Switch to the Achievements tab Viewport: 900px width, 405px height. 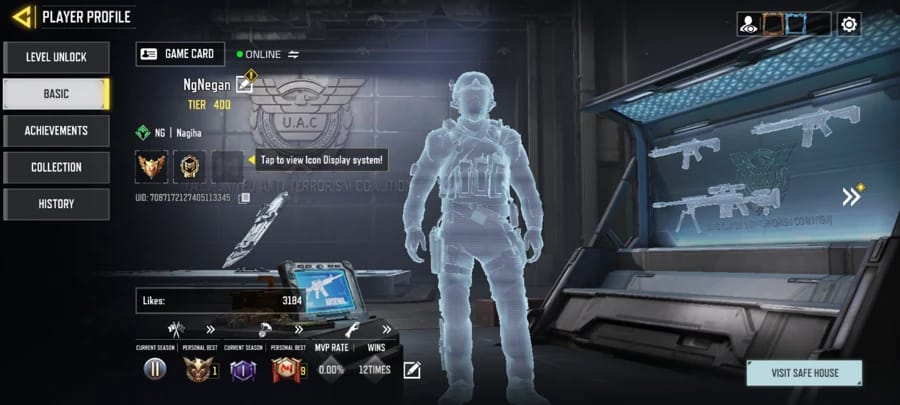(x=56, y=130)
